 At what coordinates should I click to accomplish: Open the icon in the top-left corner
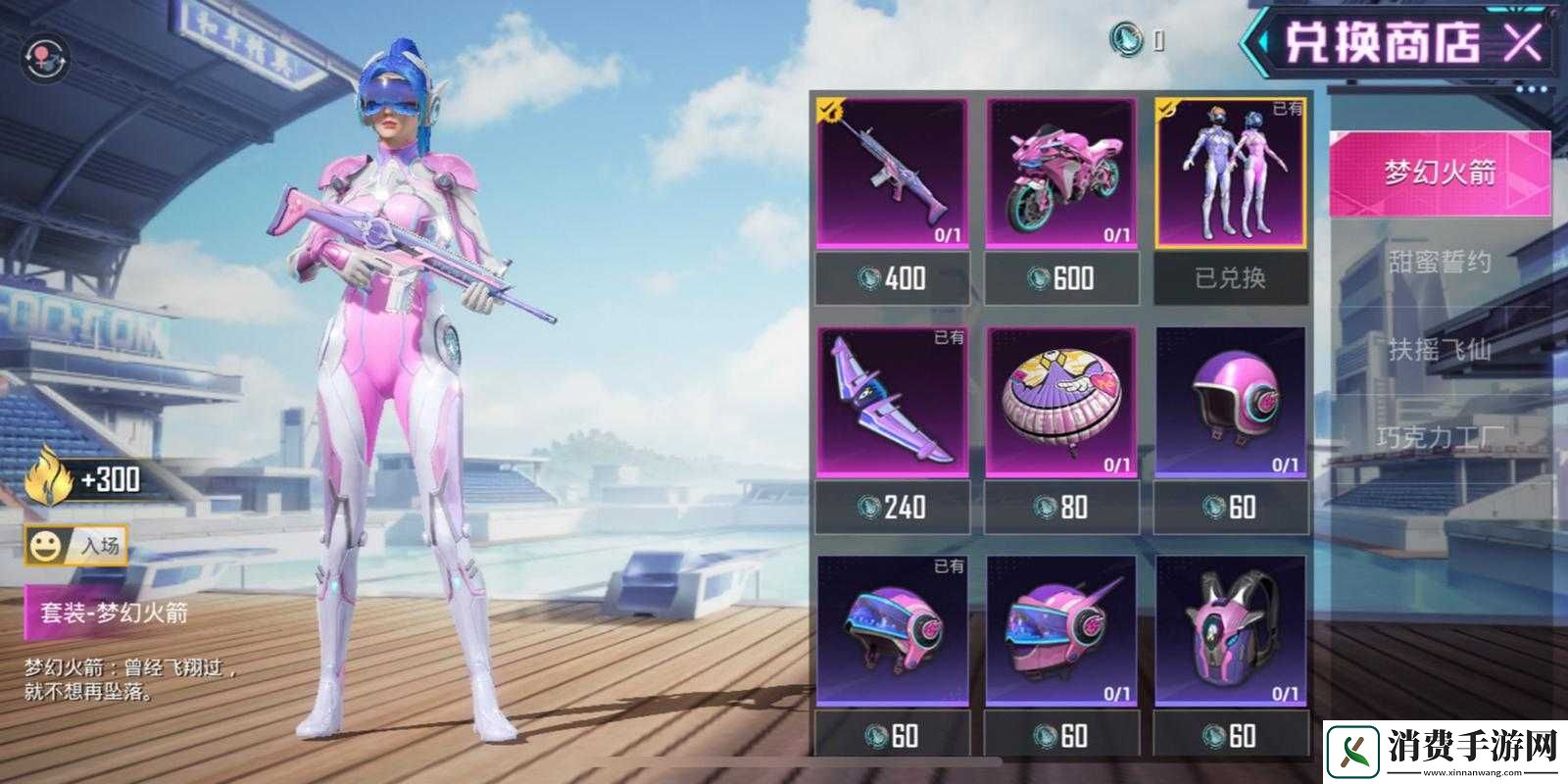coord(45,58)
